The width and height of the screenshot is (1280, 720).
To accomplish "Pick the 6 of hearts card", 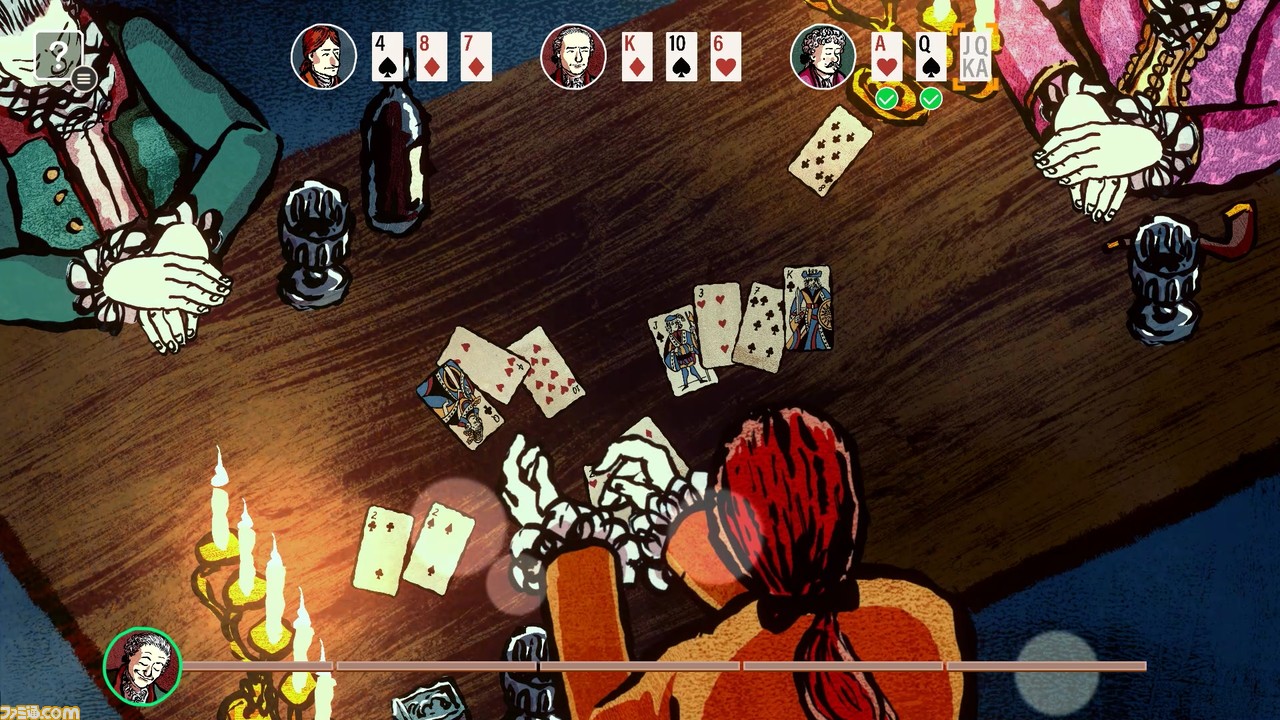I will tap(726, 57).
